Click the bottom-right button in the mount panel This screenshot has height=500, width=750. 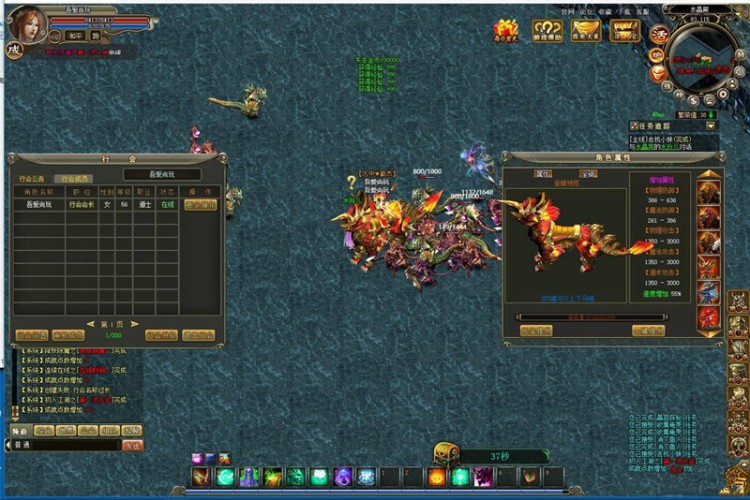[x=647, y=330]
